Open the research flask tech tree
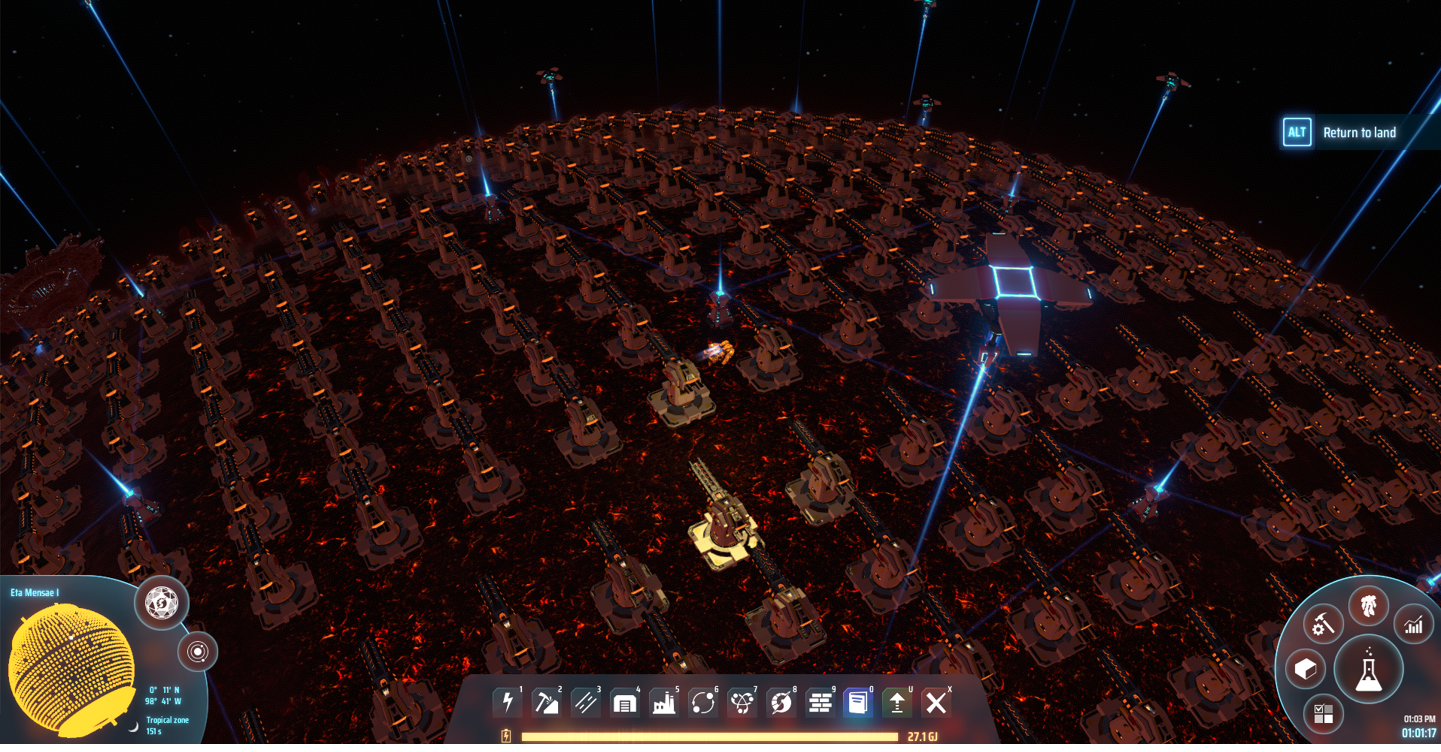1441x752 pixels. [x=1367, y=669]
